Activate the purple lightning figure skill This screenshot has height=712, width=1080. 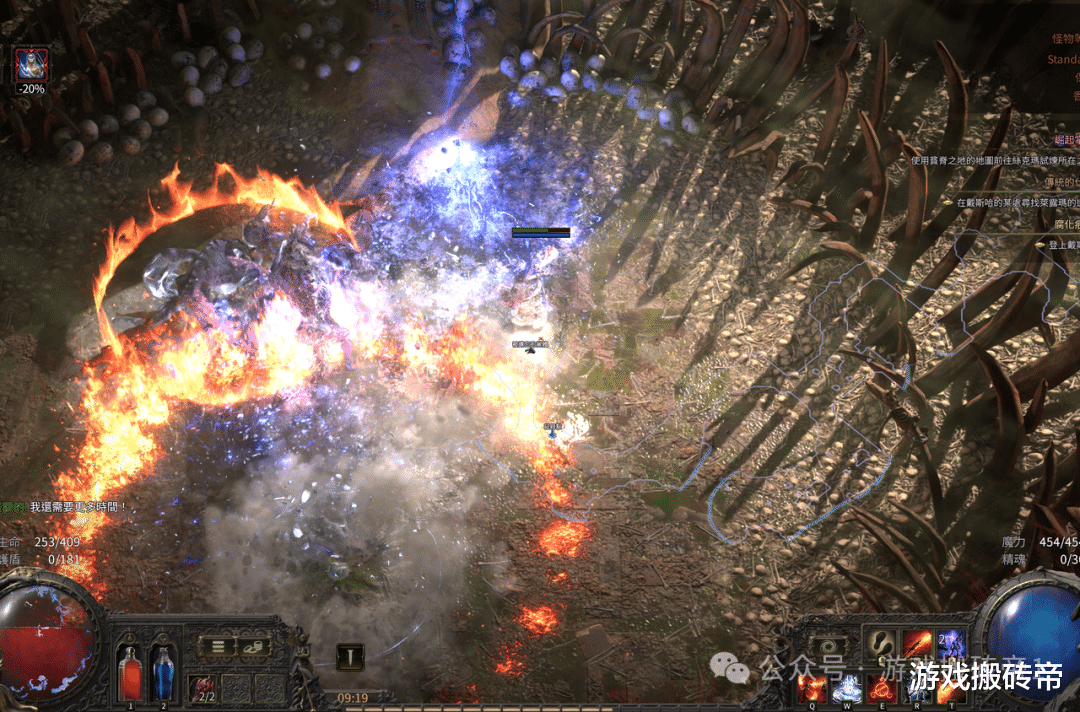coord(950,643)
